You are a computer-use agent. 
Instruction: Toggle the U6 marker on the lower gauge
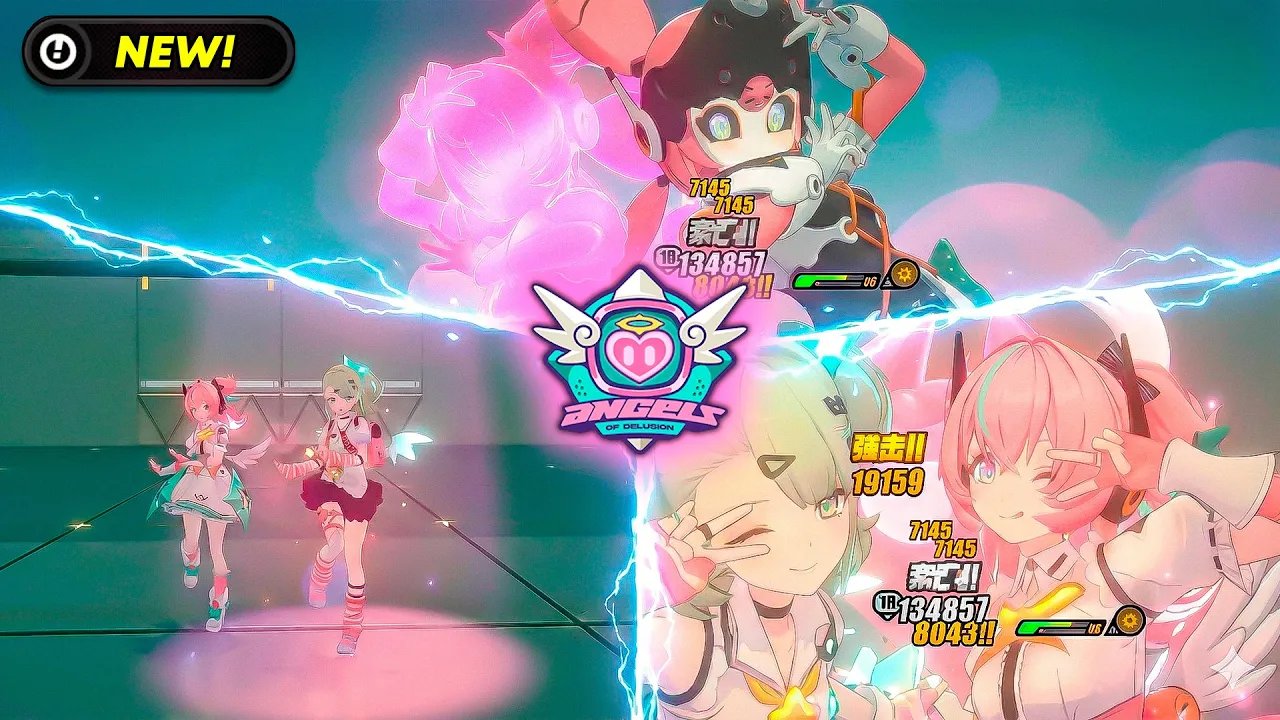tap(1094, 629)
